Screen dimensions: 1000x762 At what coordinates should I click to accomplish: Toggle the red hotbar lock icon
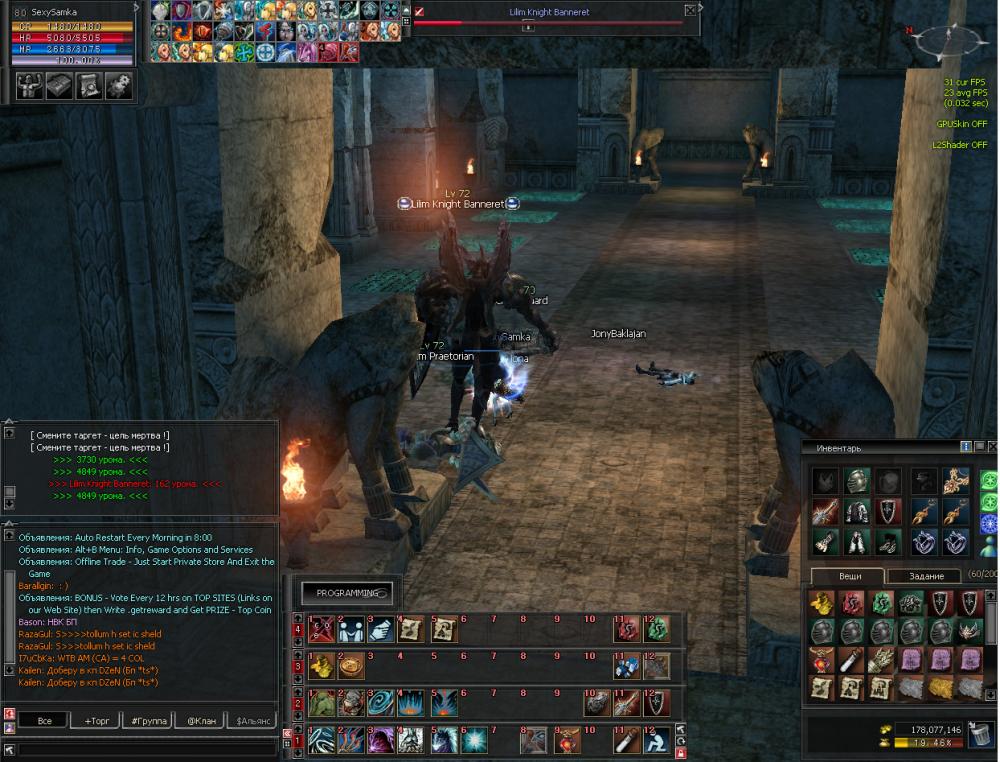[681, 753]
